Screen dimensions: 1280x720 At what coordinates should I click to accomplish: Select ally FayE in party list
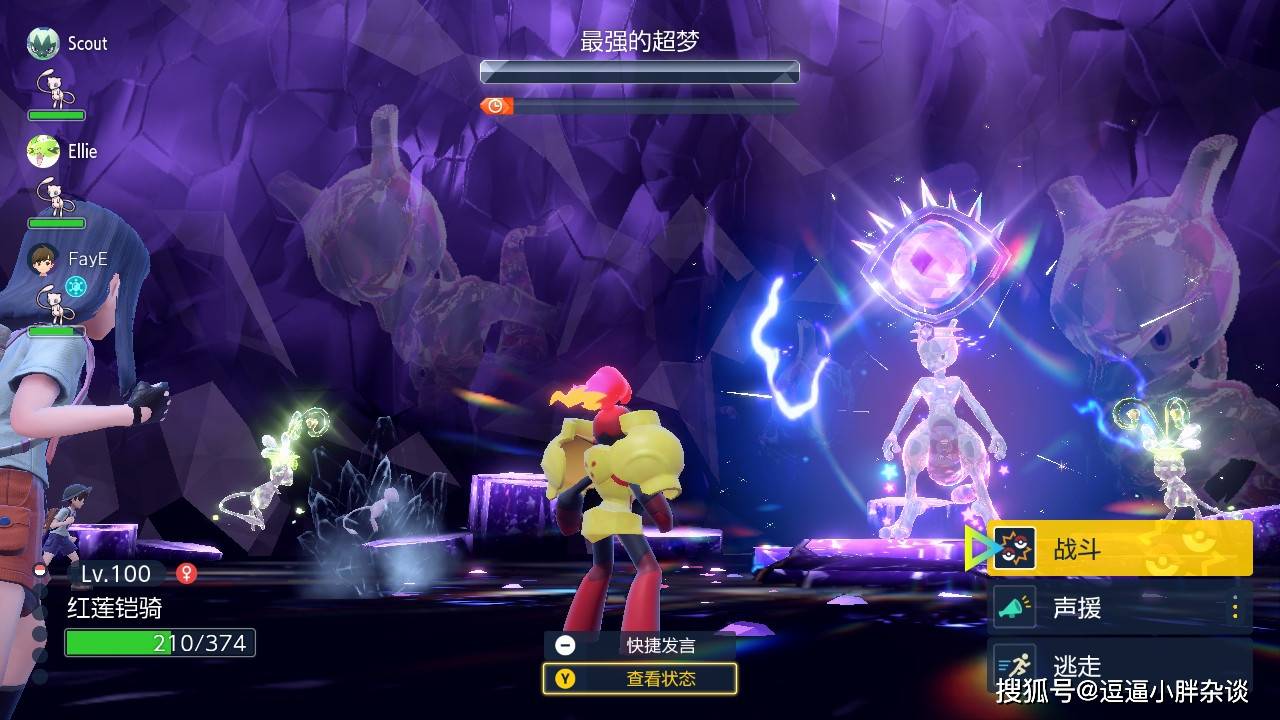pyautogui.click(x=86, y=259)
